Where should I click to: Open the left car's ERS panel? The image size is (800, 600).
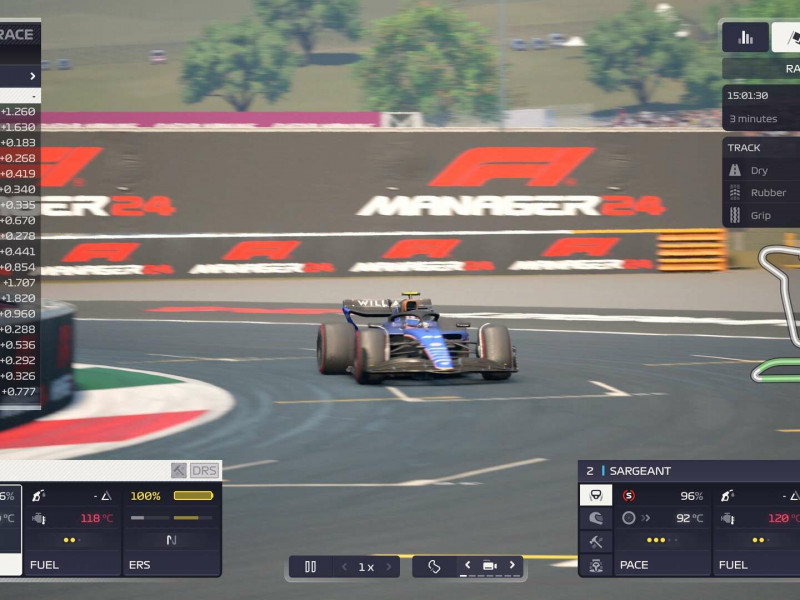[172, 529]
